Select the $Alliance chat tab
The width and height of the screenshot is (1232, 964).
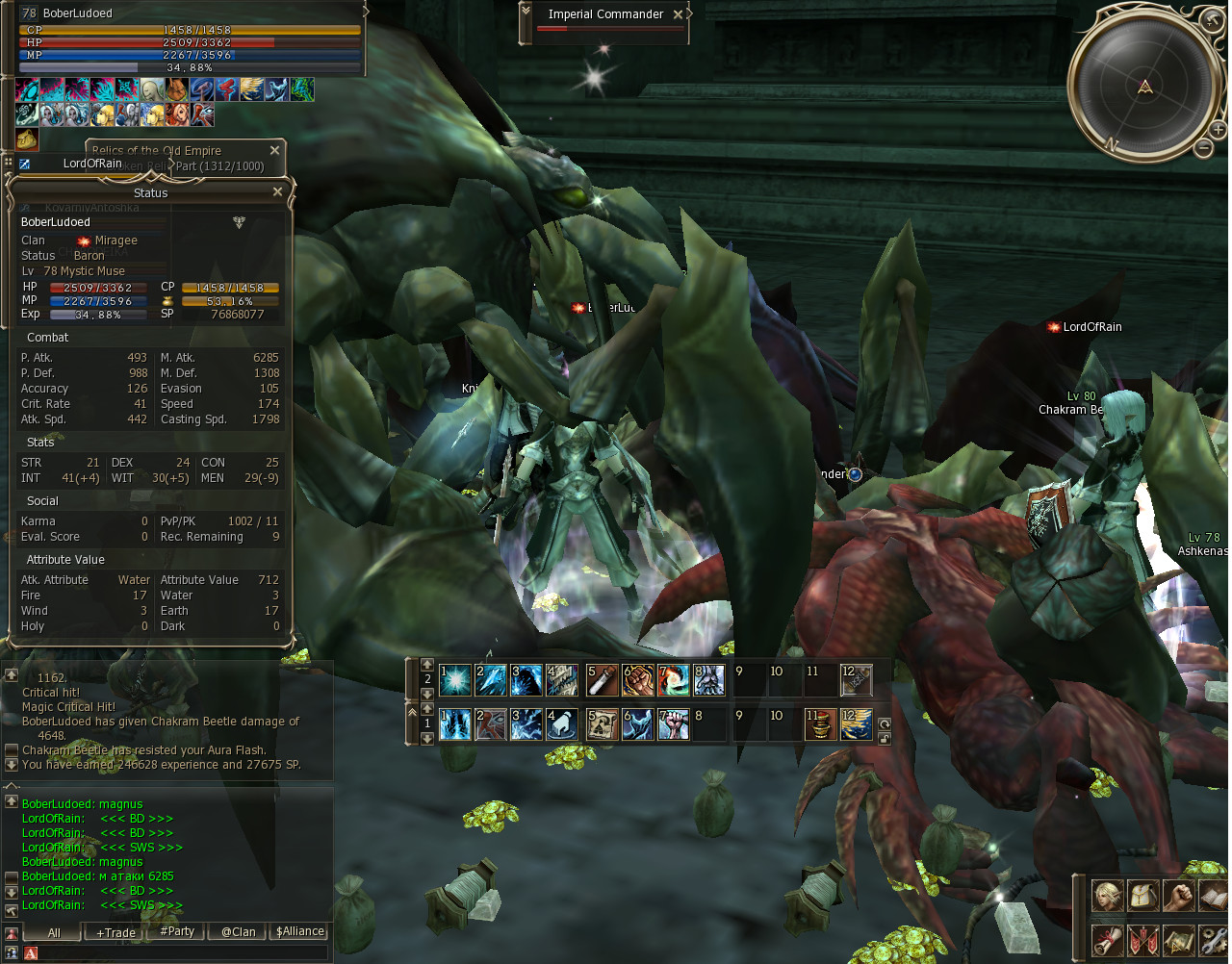(300, 931)
